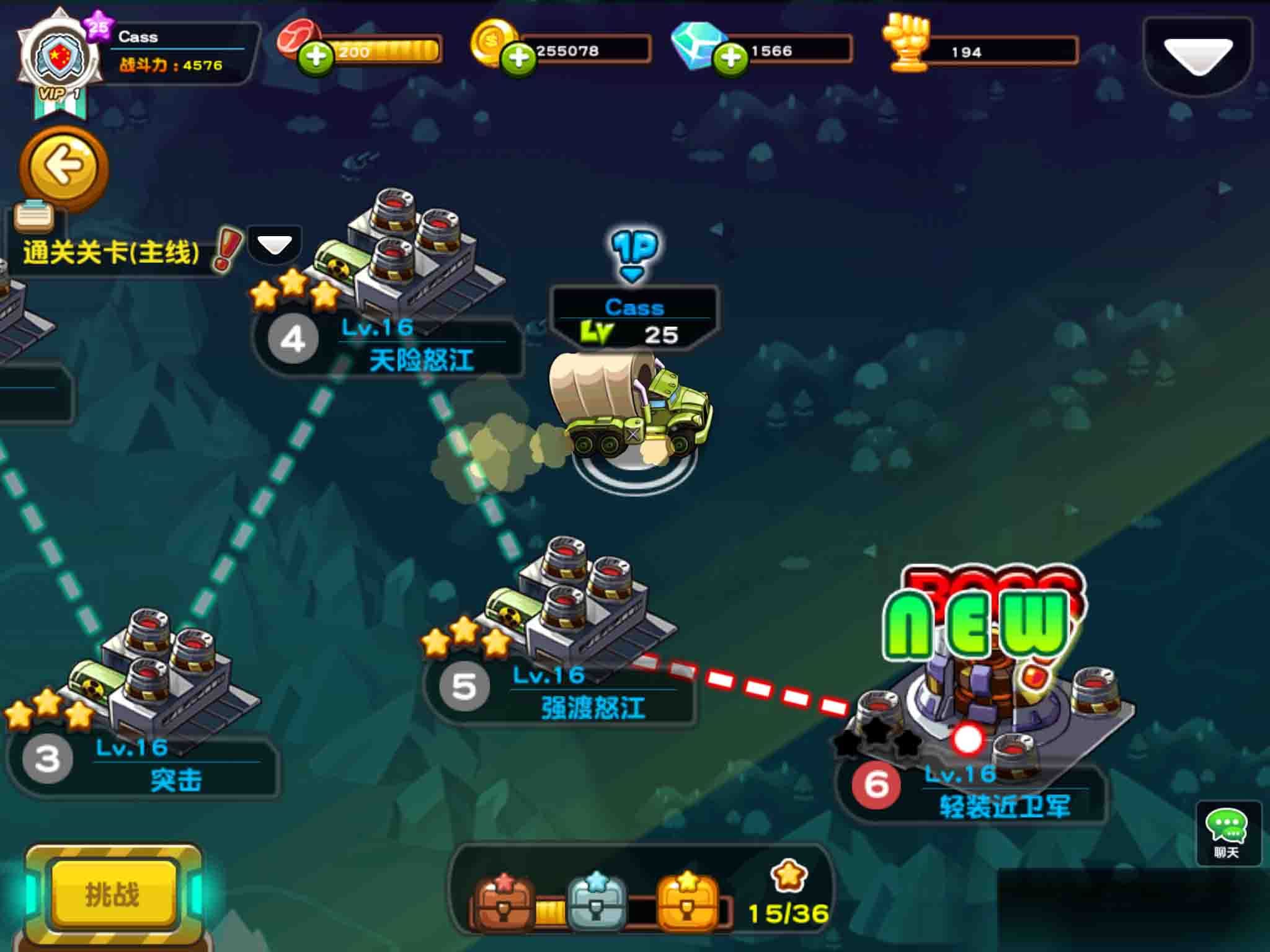This screenshot has height=952, width=1270.
Task: Collapse the quest tracker dropdown arrow
Action: point(274,245)
